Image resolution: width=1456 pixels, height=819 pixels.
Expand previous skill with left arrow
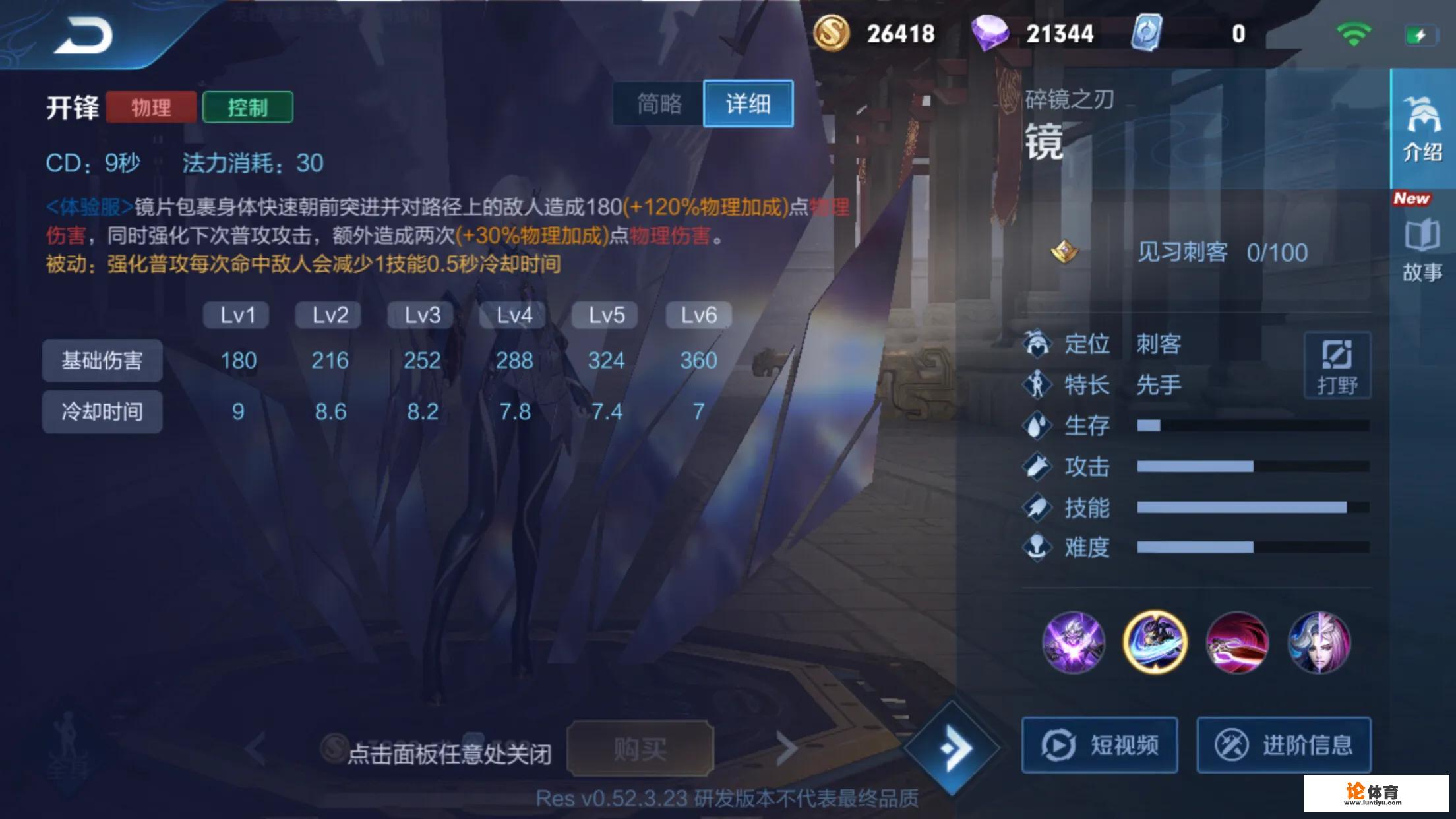point(254,748)
